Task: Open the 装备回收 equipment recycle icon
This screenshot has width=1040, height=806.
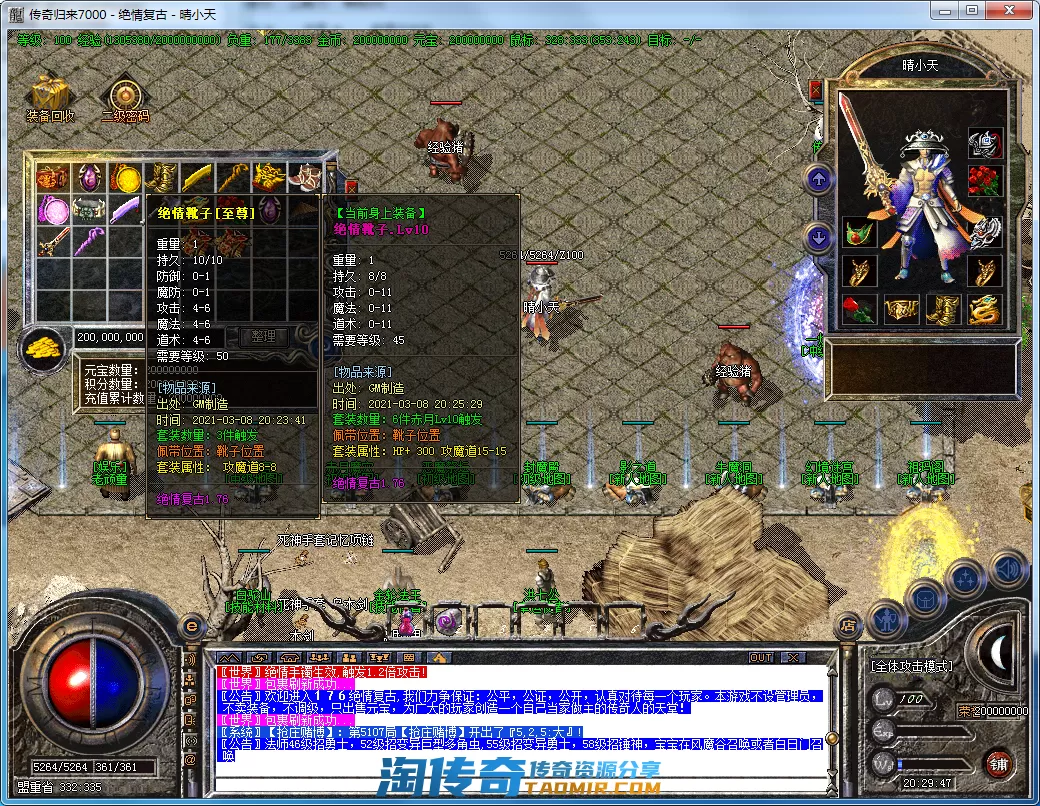Action: 50,94
